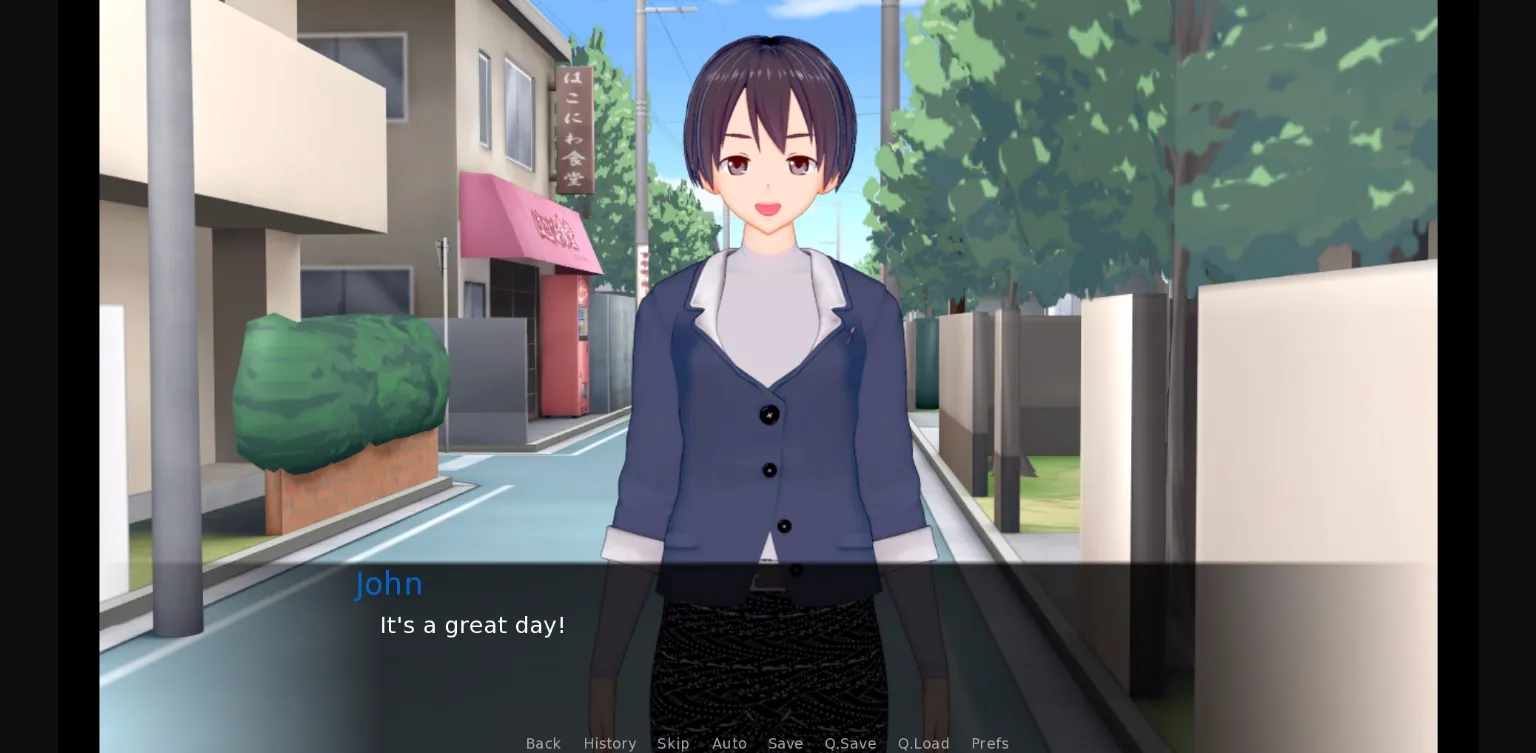Open the History screen
Screen dimensions: 1536x753
[610, 743]
